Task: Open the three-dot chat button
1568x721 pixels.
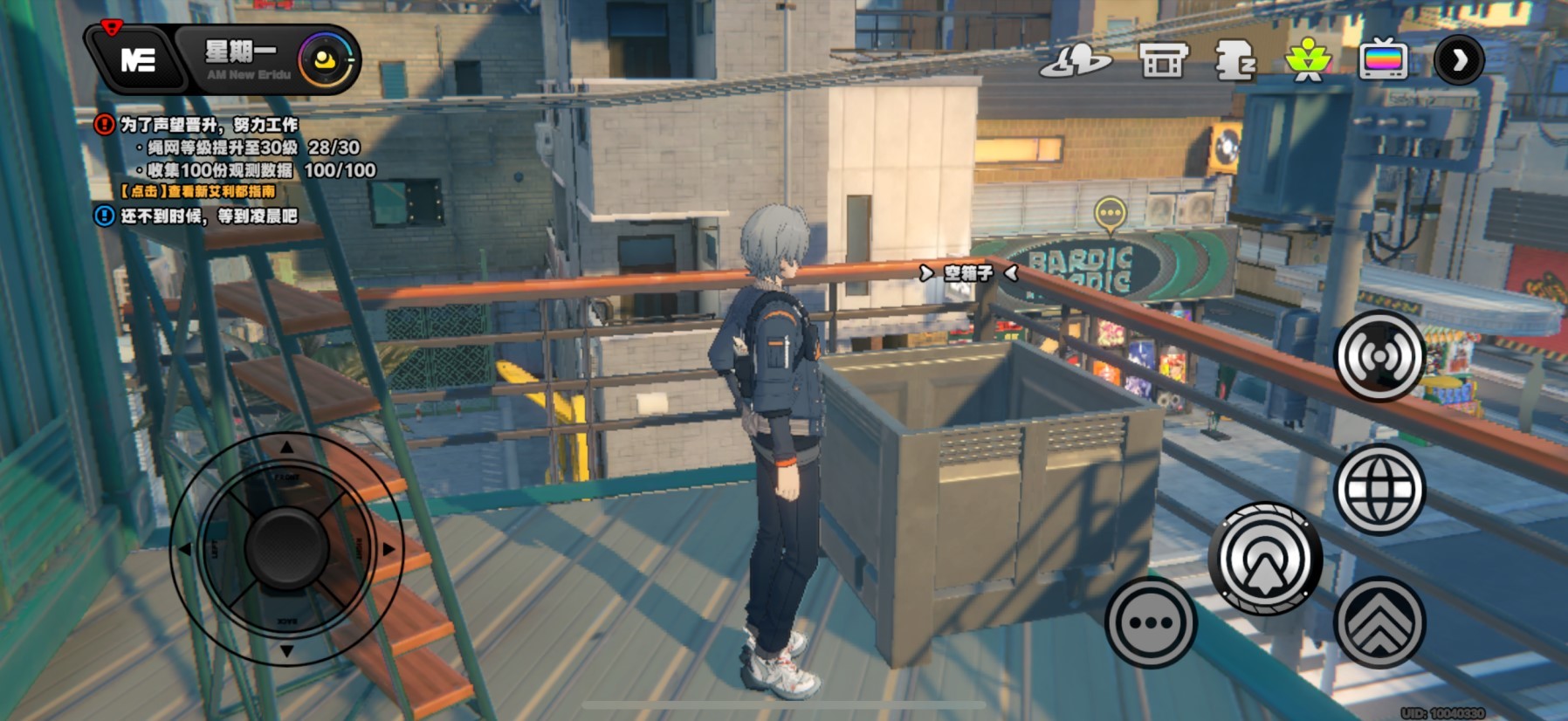Action: (1151, 622)
